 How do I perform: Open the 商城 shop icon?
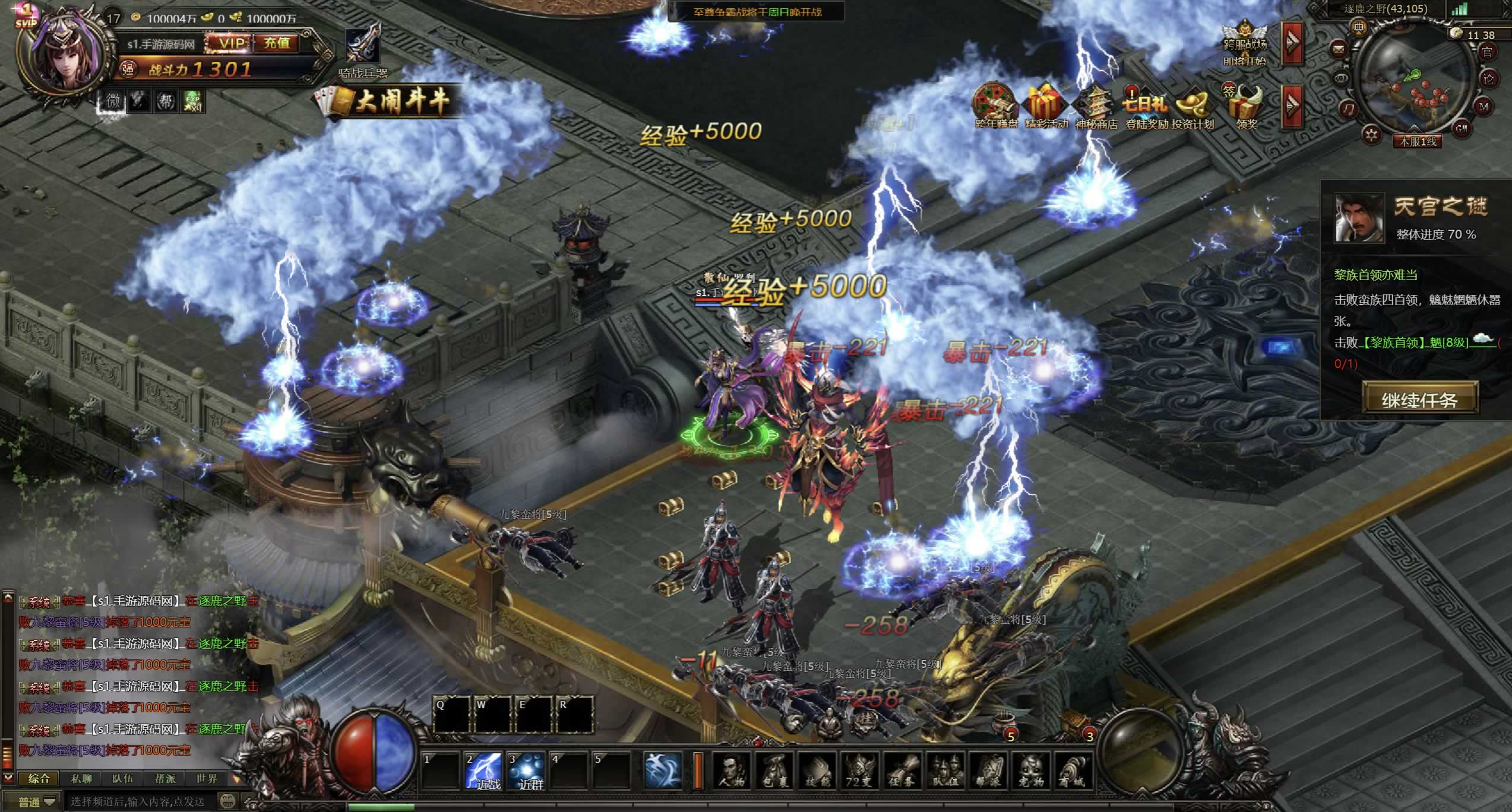click(x=1072, y=771)
